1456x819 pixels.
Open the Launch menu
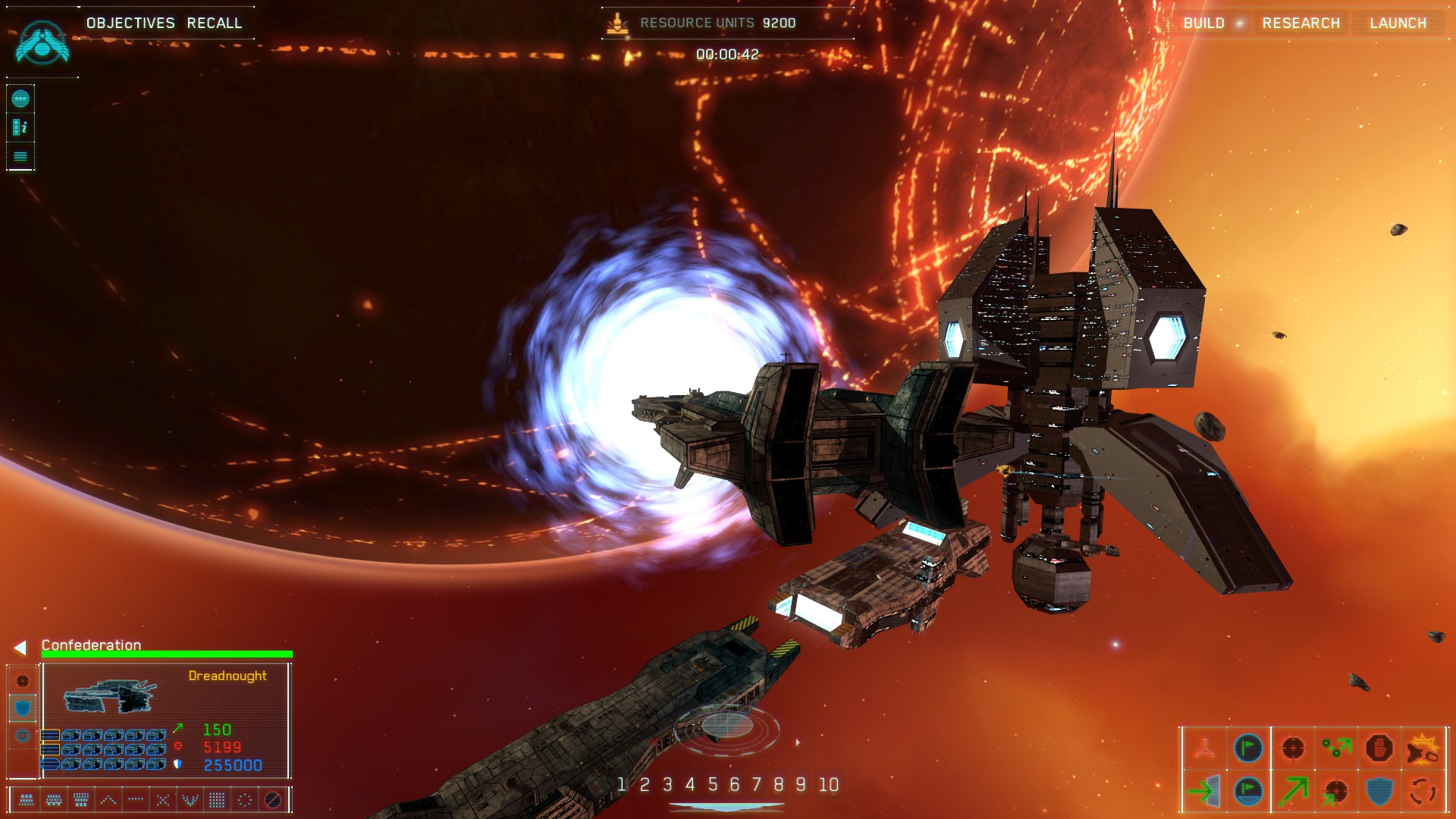point(1398,23)
